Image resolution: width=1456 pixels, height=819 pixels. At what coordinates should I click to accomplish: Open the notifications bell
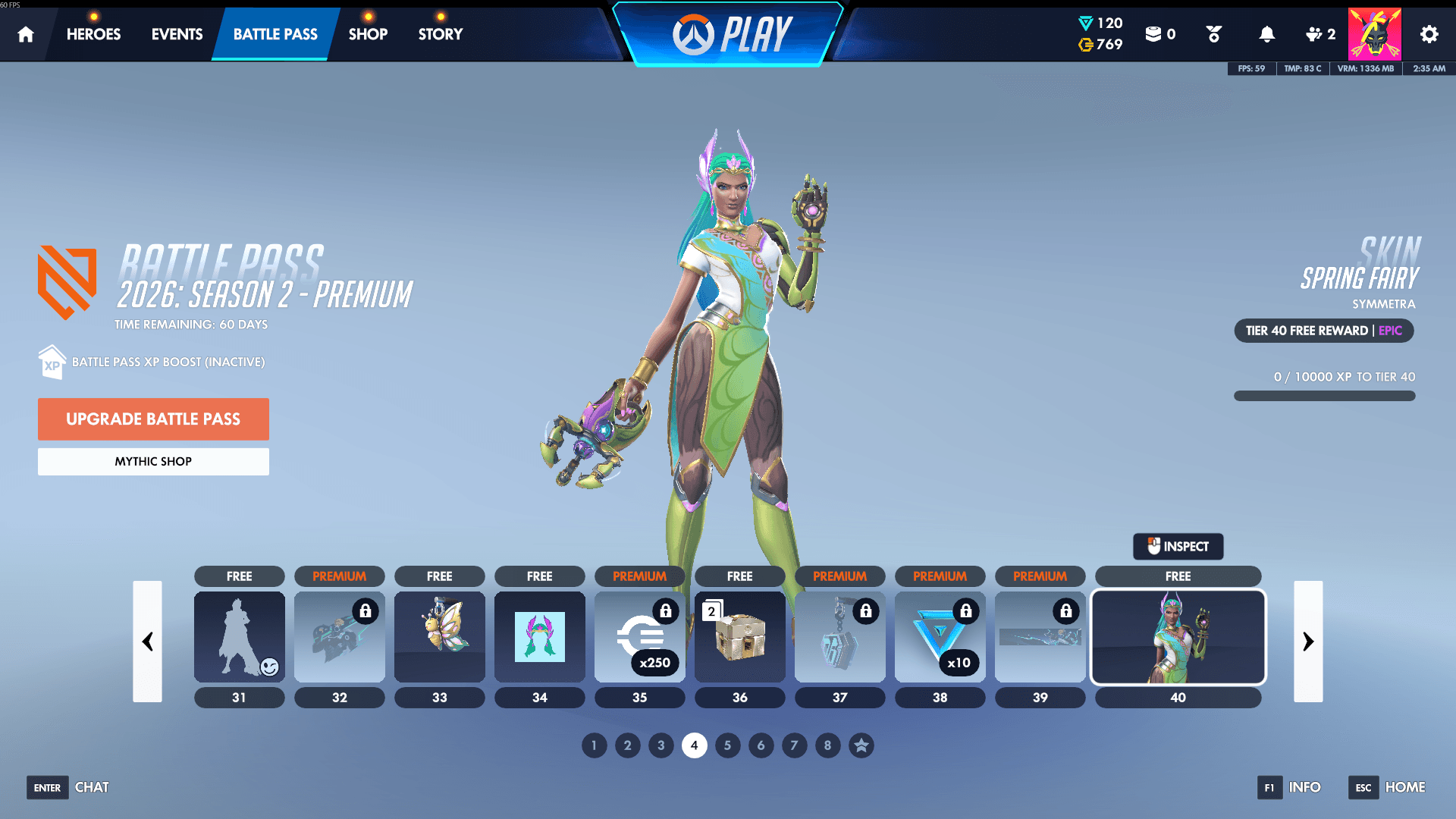click(1266, 33)
